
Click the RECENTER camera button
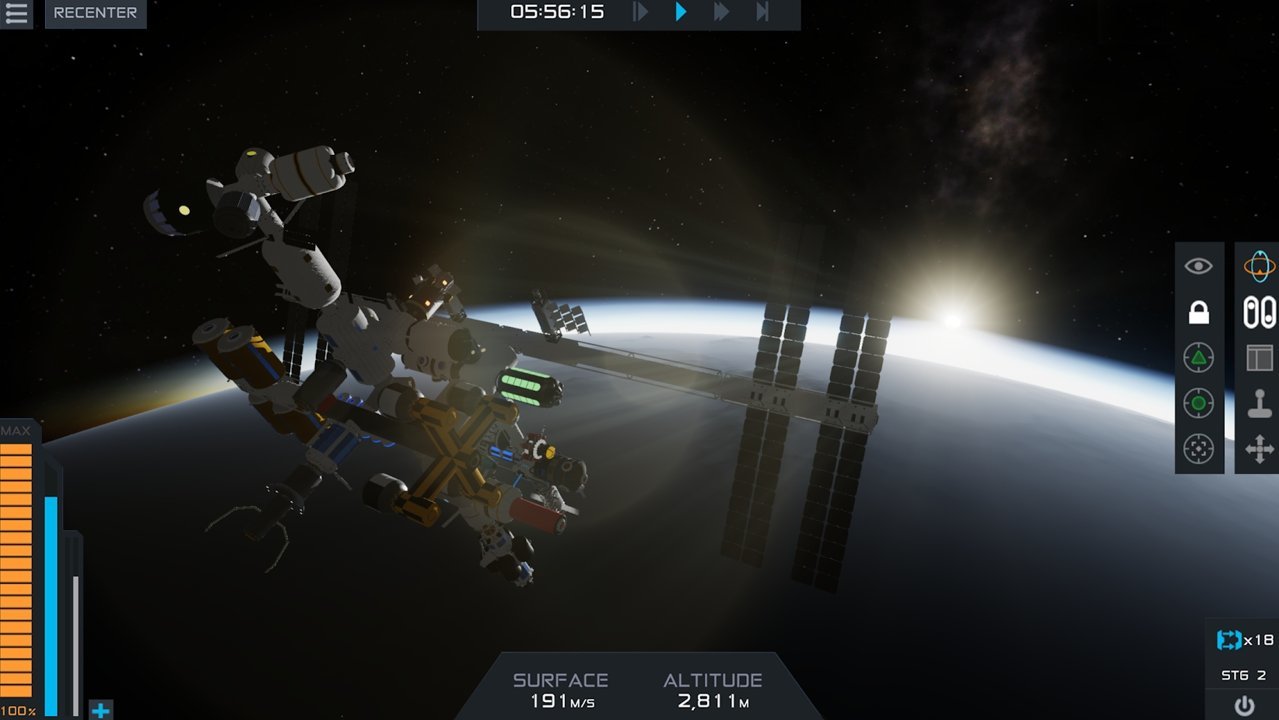click(x=95, y=13)
